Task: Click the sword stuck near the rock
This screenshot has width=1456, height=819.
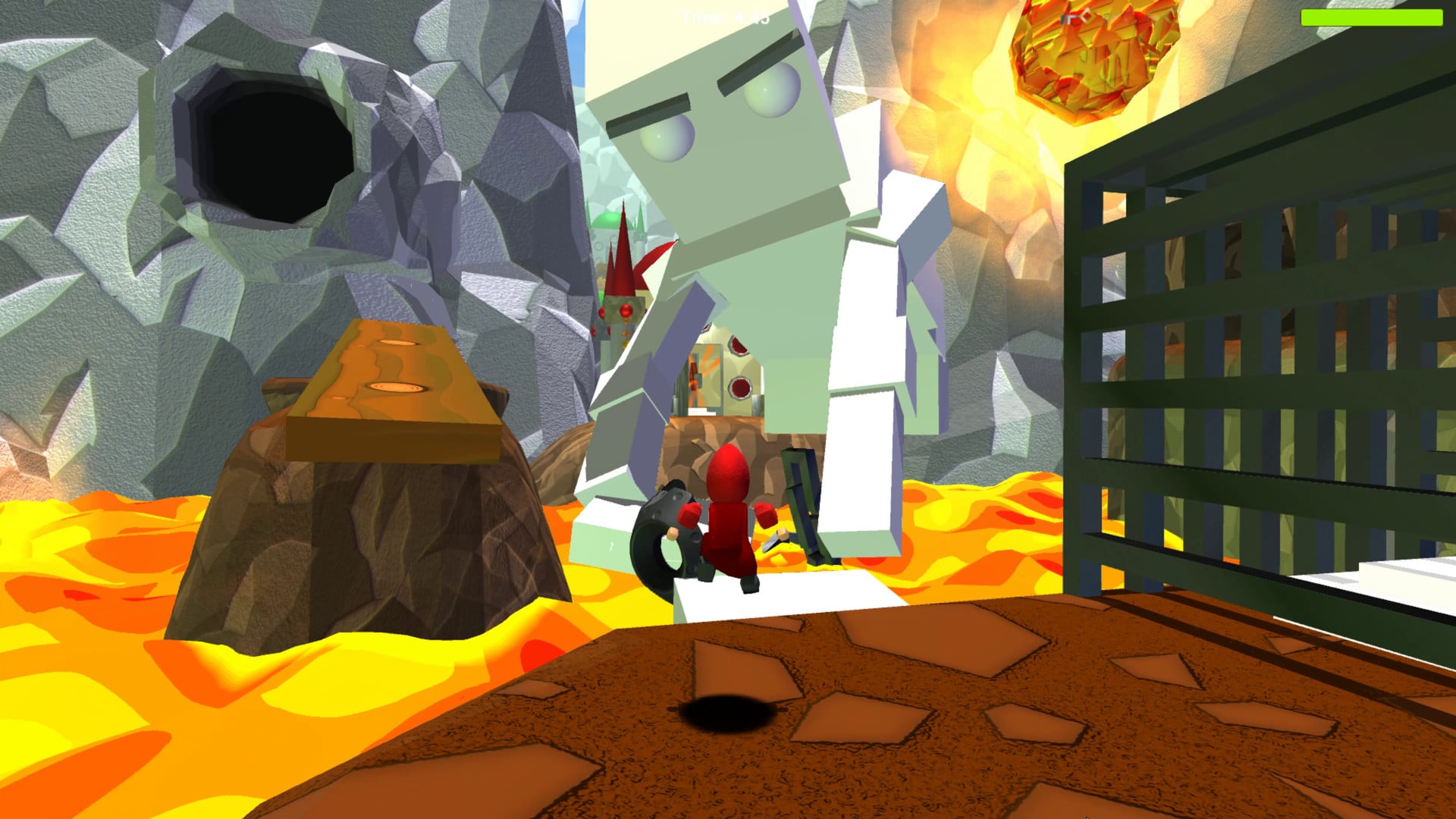Action: (x=775, y=542)
